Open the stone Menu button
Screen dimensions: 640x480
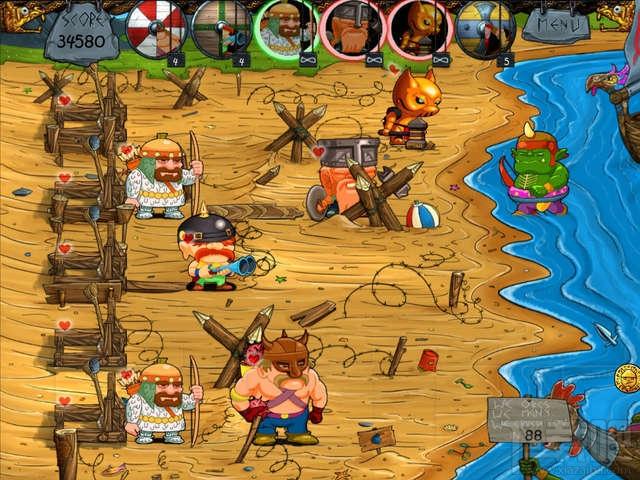[x=555, y=22]
